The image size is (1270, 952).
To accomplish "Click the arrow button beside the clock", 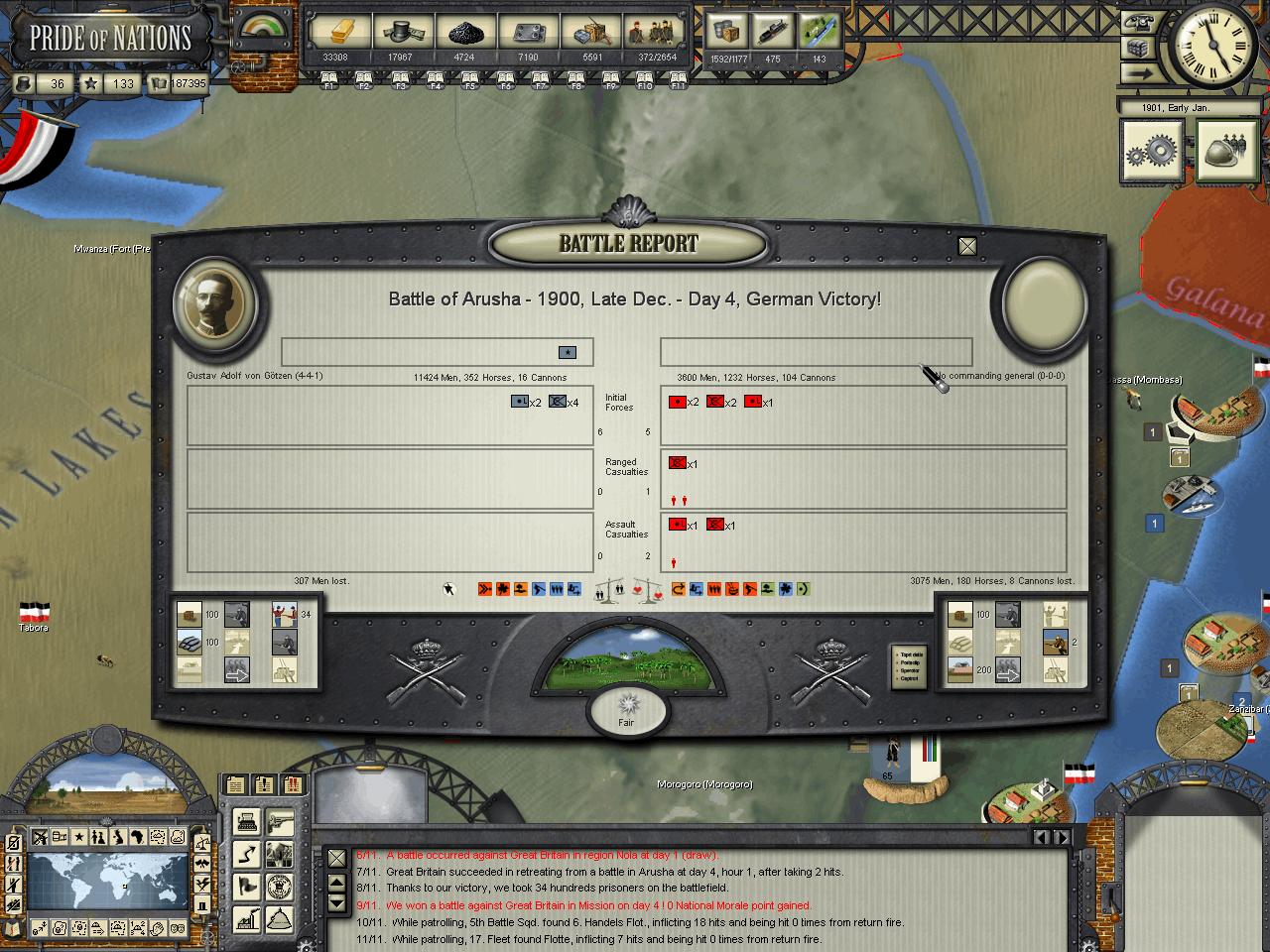I will [1138, 73].
